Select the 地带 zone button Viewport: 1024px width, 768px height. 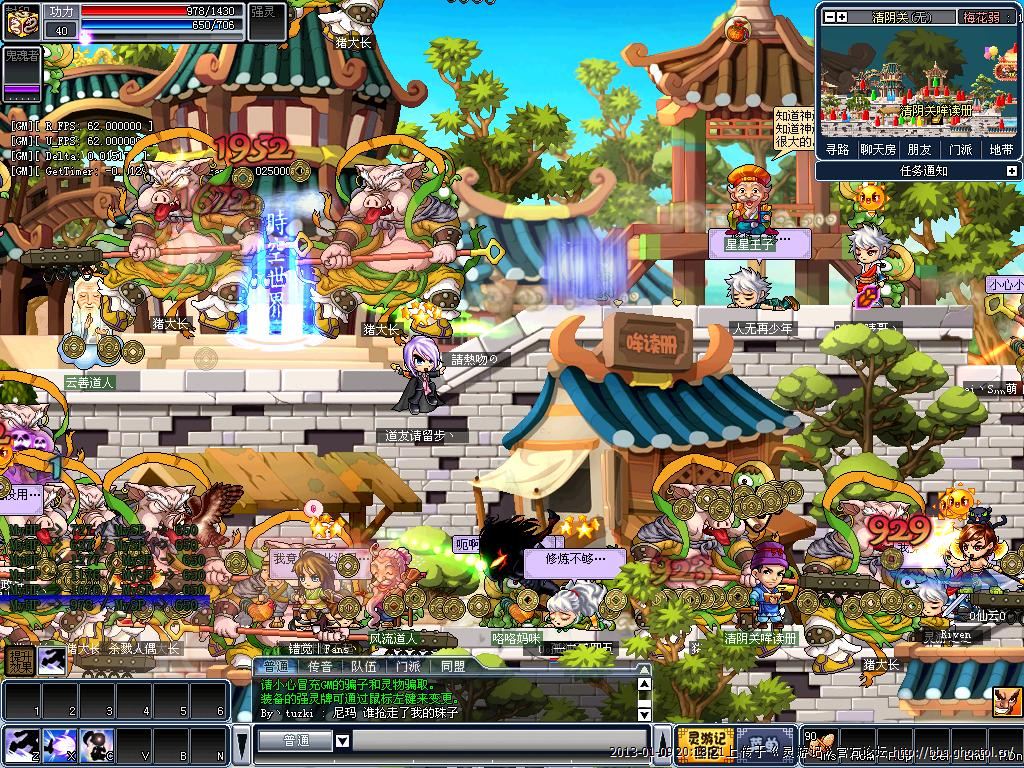tap(1000, 150)
